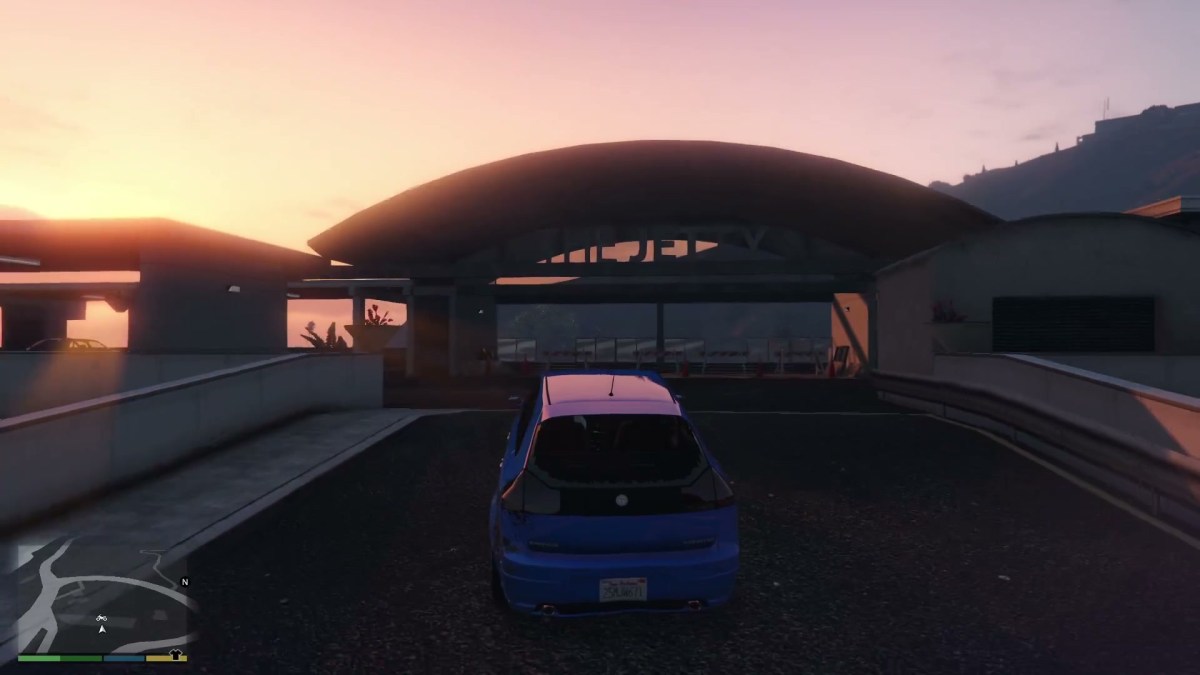This screenshot has height=675, width=1200.
Task: Select the motorcycle blip on the minimap
Action: [102, 620]
